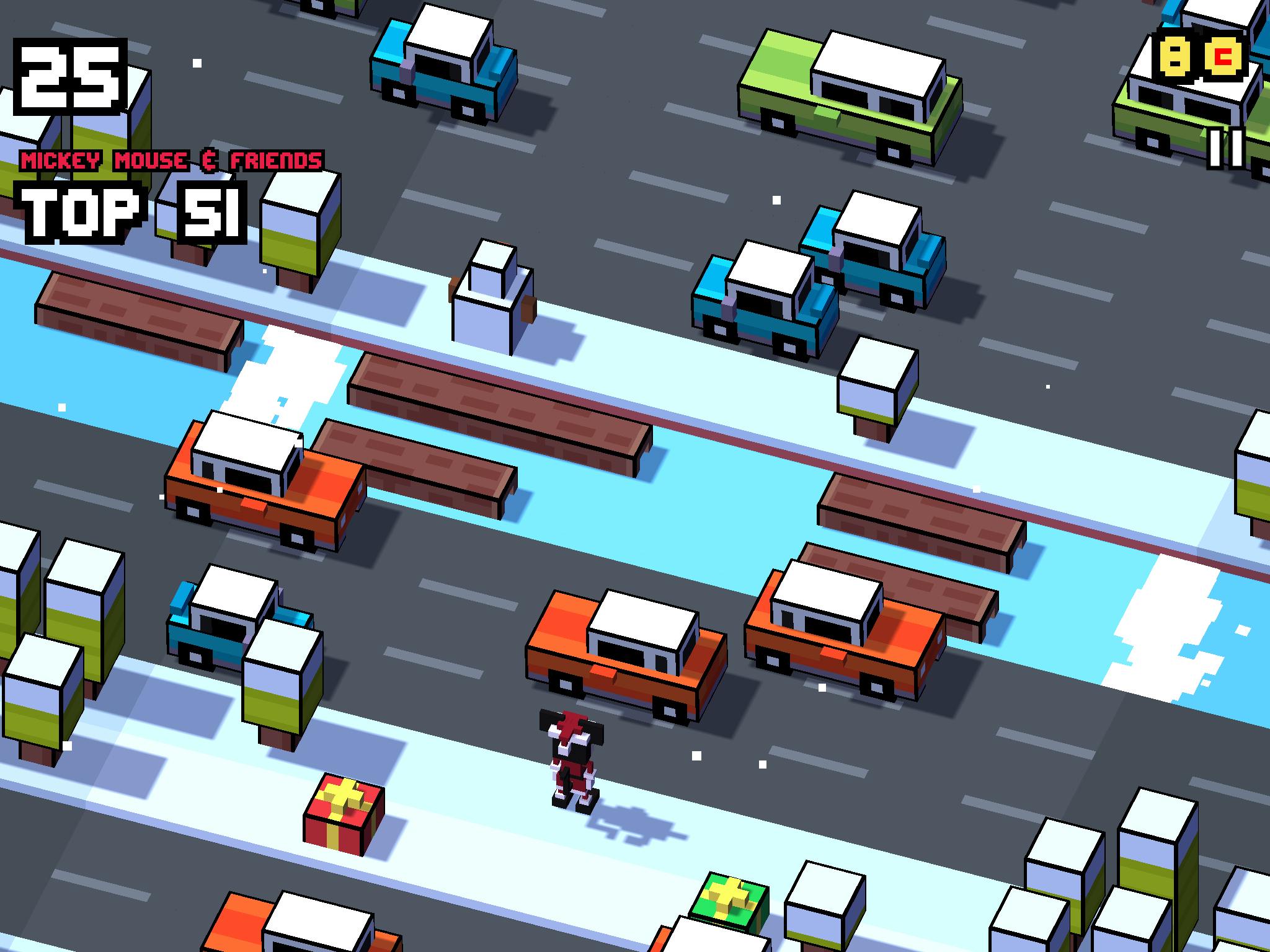The image size is (1270, 952).
Task: Tap the blue car in the top lane
Action: point(443,62)
